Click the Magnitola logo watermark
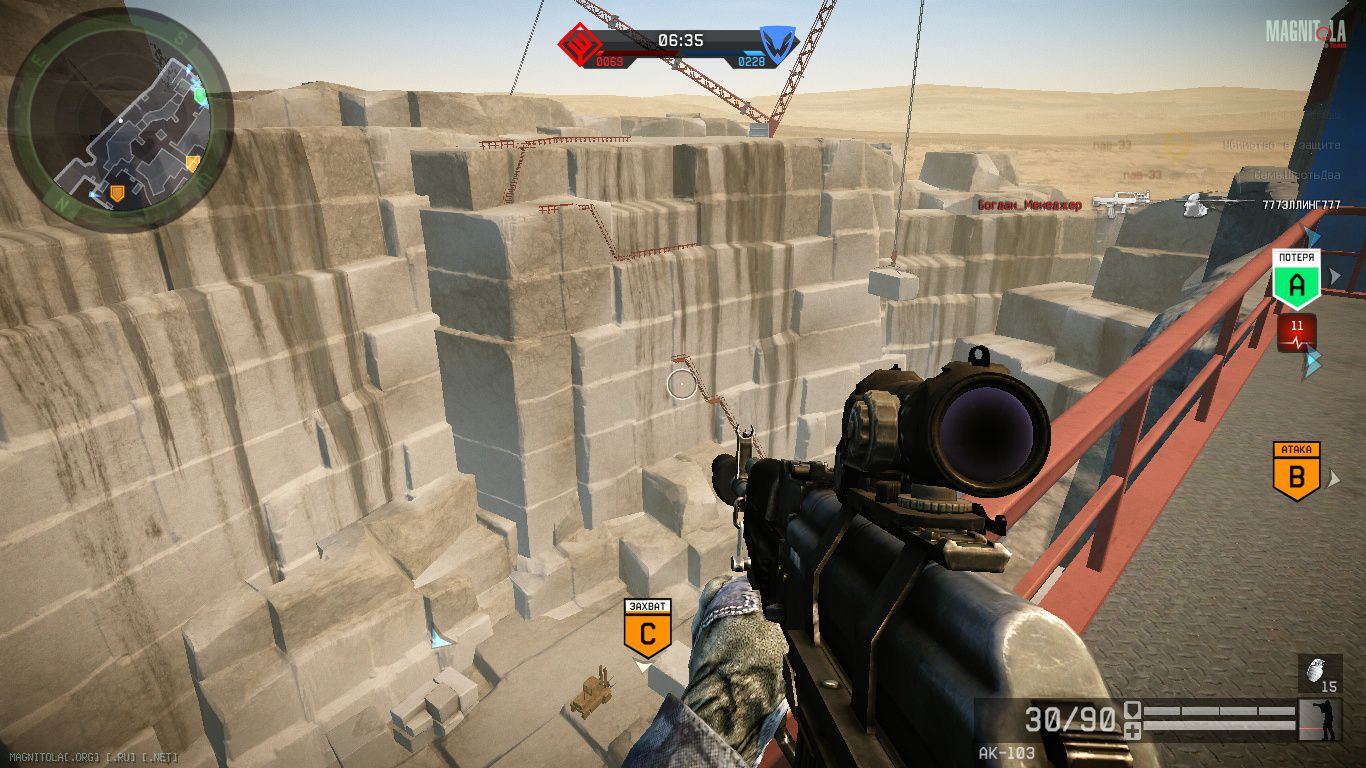 coord(1305,32)
